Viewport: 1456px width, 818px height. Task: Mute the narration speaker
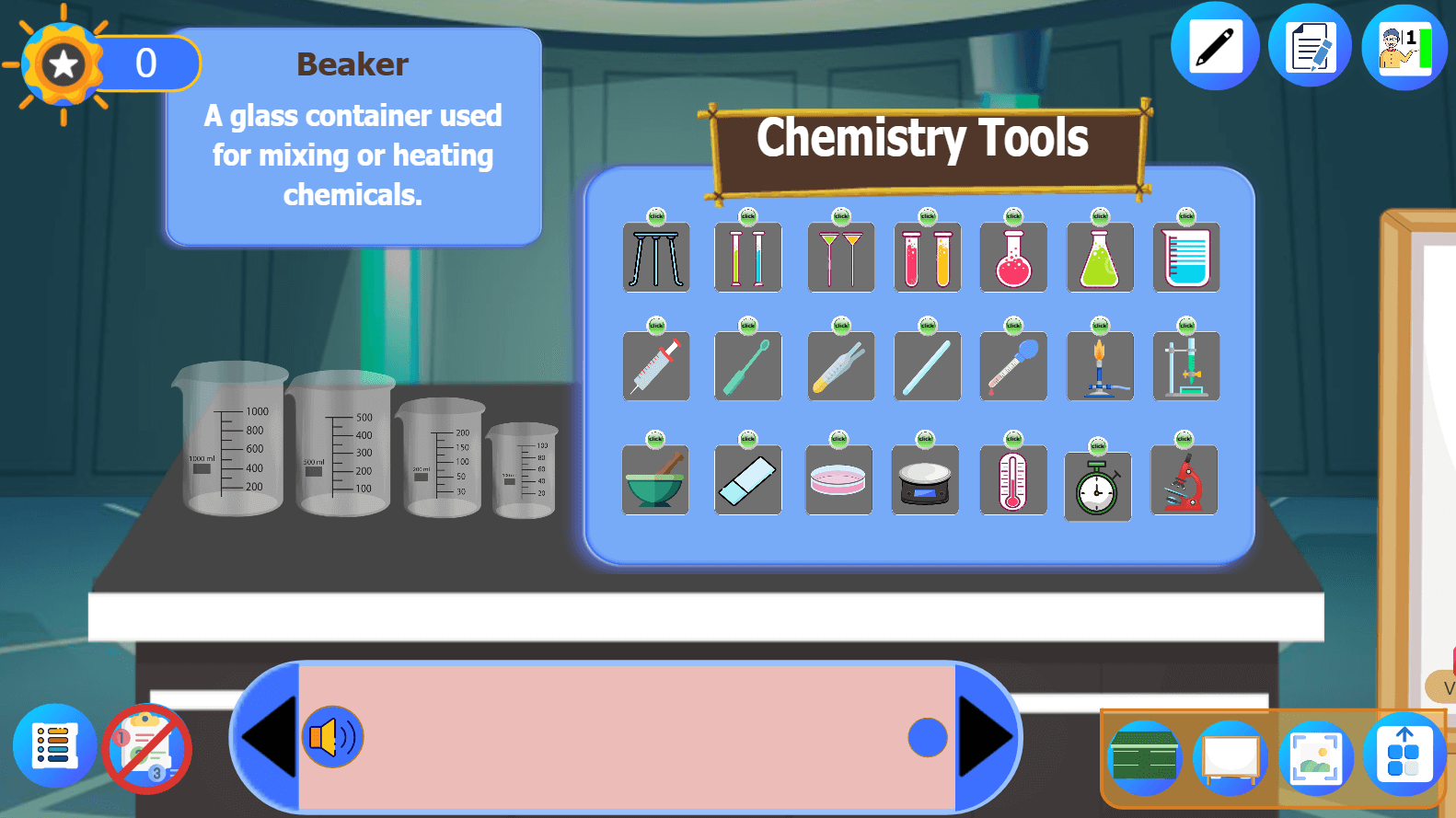(x=332, y=736)
